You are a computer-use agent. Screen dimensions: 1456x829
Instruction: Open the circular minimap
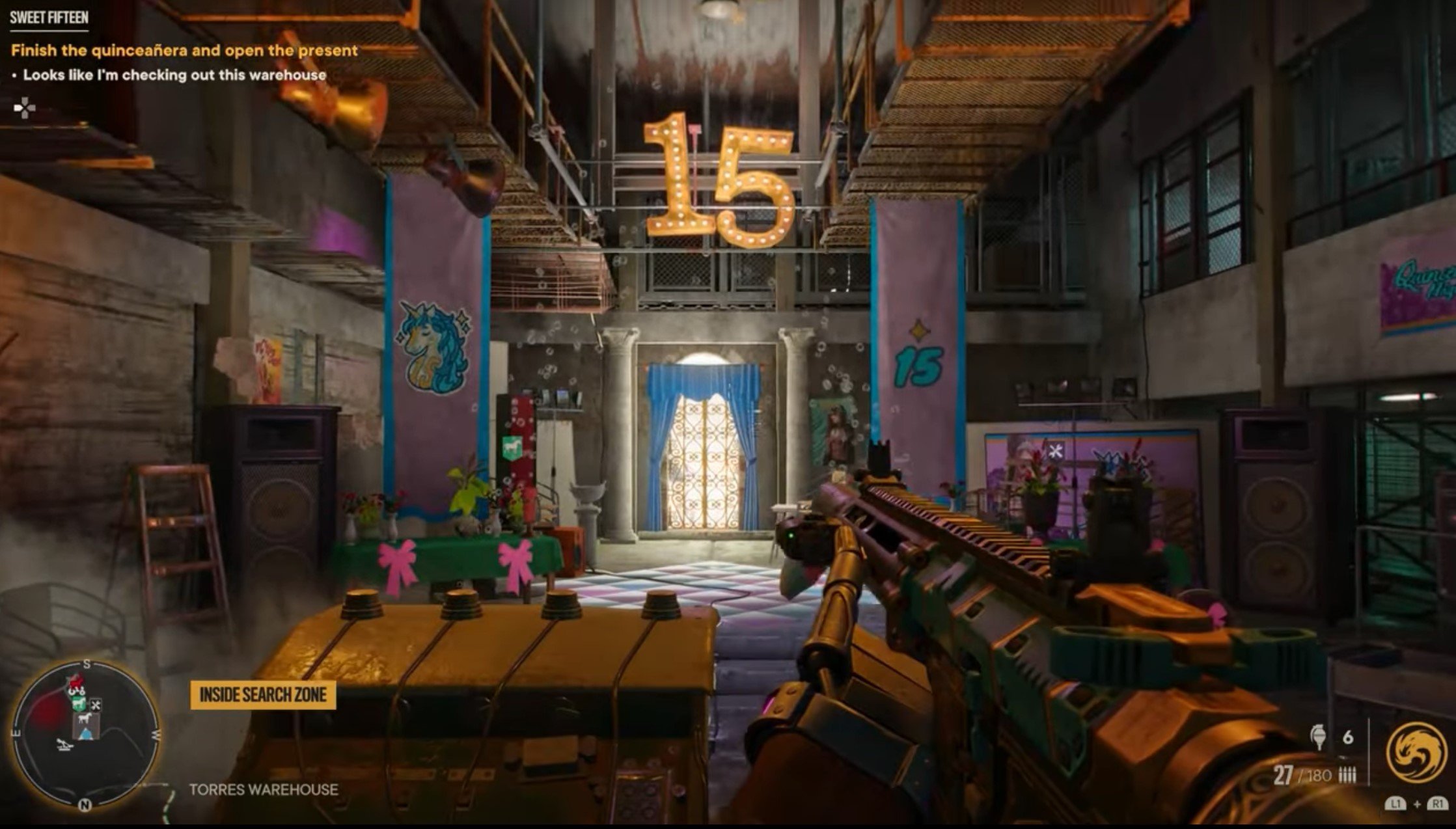pos(85,734)
